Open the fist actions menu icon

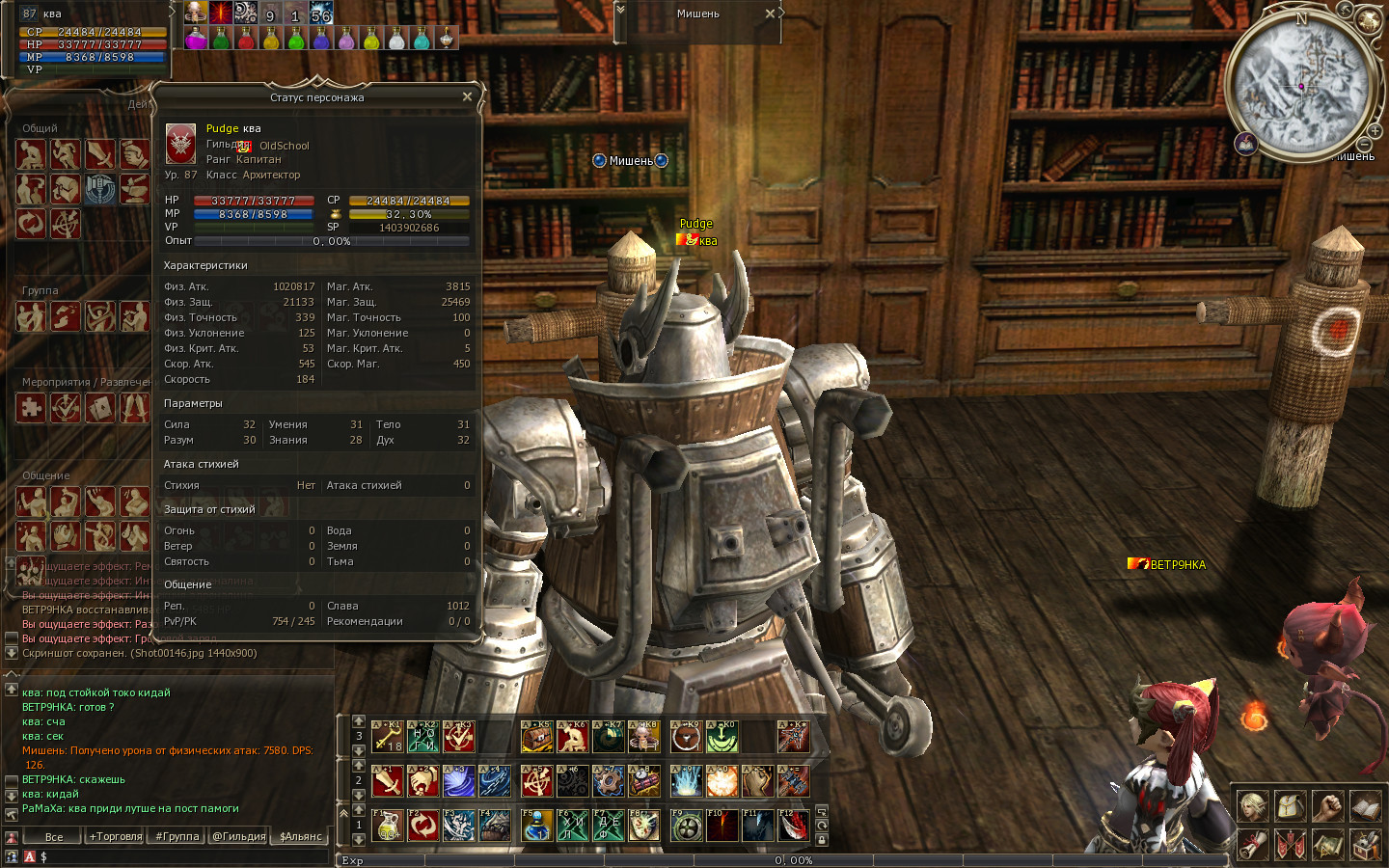click(x=1327, y=806)
